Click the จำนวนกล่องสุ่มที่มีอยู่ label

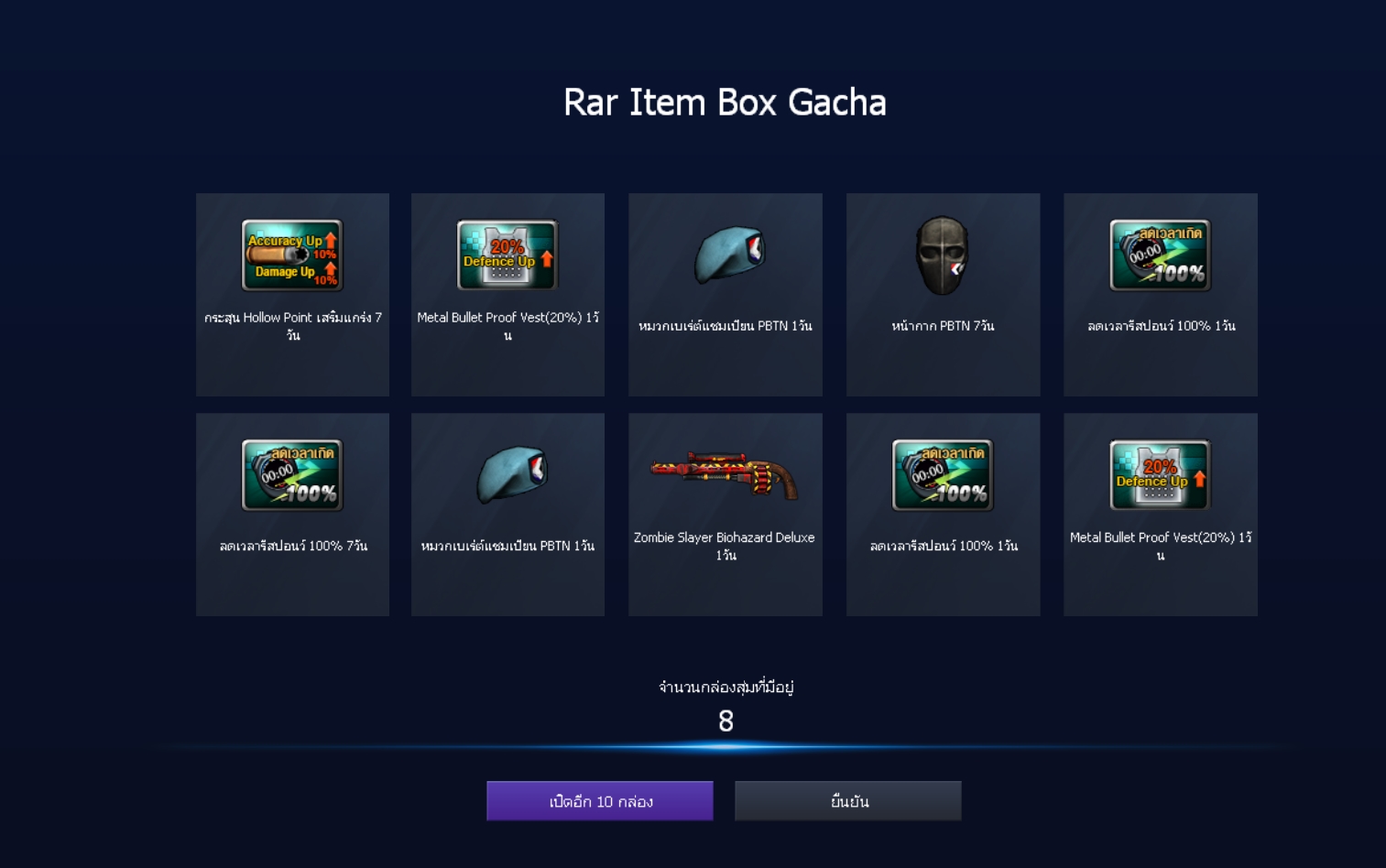pos(725,688)
